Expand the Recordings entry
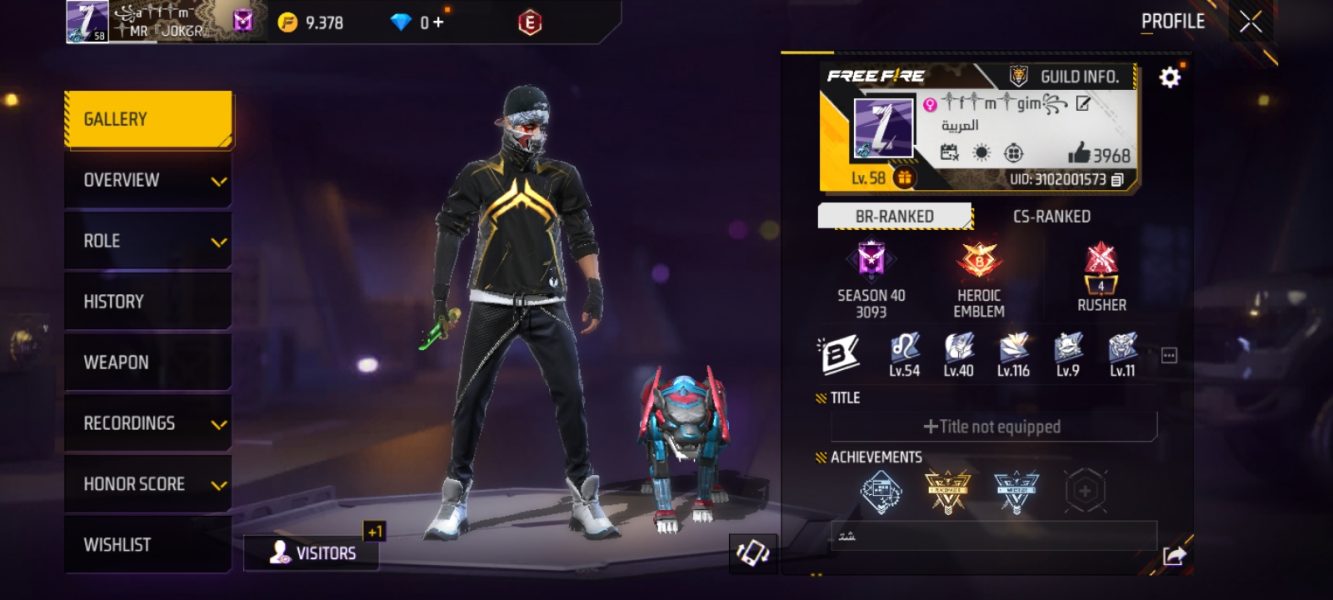1333x600 pixels. click(148, 423)
